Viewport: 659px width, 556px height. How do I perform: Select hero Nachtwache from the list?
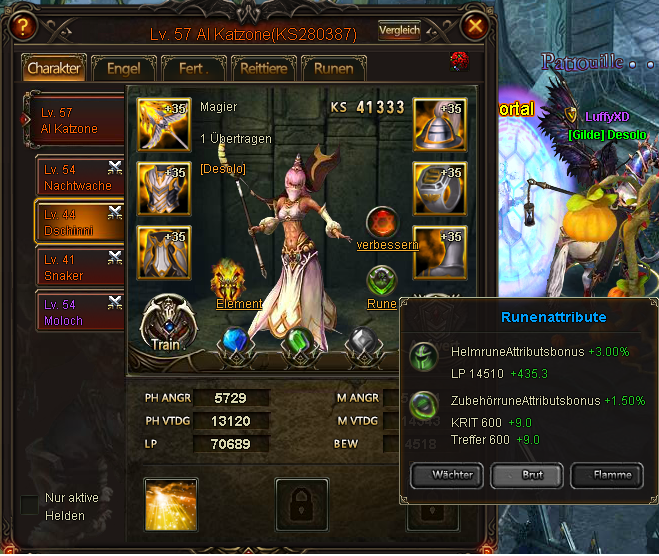click(x=76, y=178)
